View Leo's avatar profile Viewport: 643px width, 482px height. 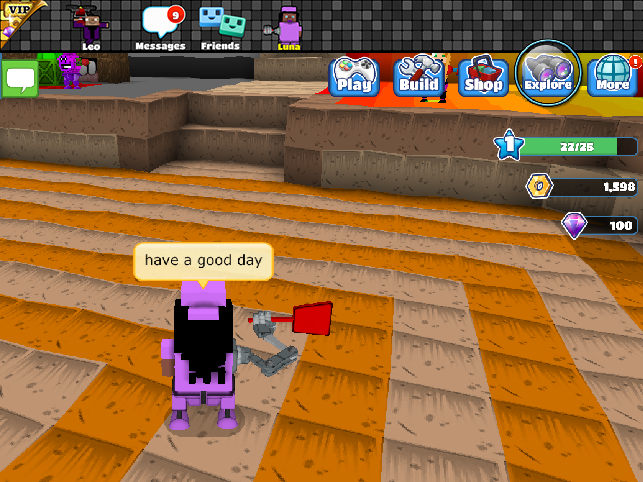[89, 25]
